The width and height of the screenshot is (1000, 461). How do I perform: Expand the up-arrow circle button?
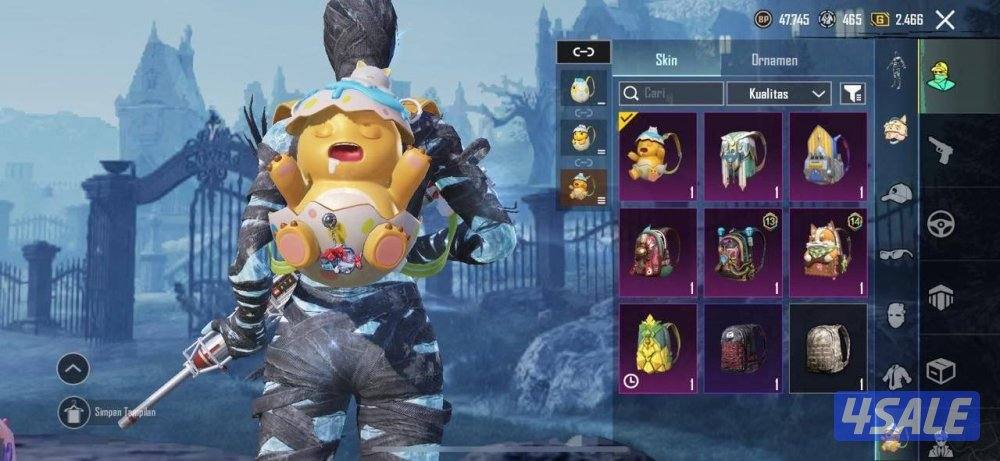pyautogui.click(x=74, y=369)
